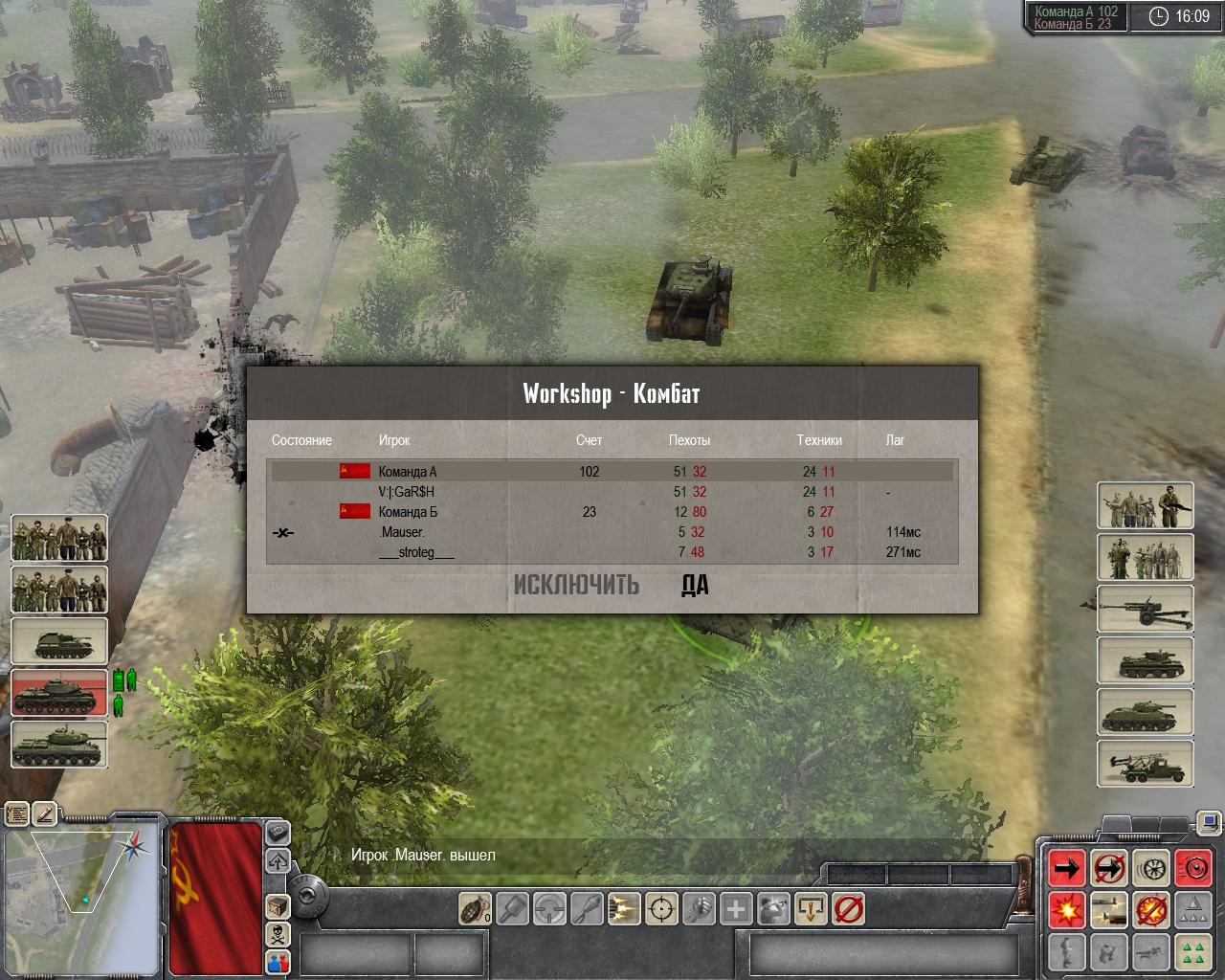Open the wooden crate inventory icon
The height and width of the screenshot is (980, 1225).
pos(278,905)
